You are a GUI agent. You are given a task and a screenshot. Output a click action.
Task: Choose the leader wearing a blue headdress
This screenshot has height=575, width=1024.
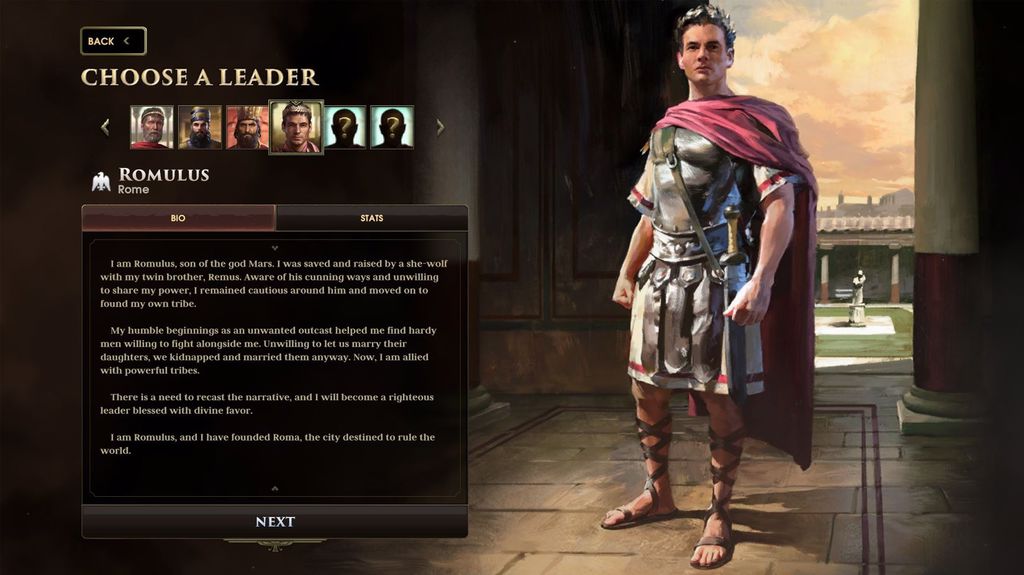point(199,127)
